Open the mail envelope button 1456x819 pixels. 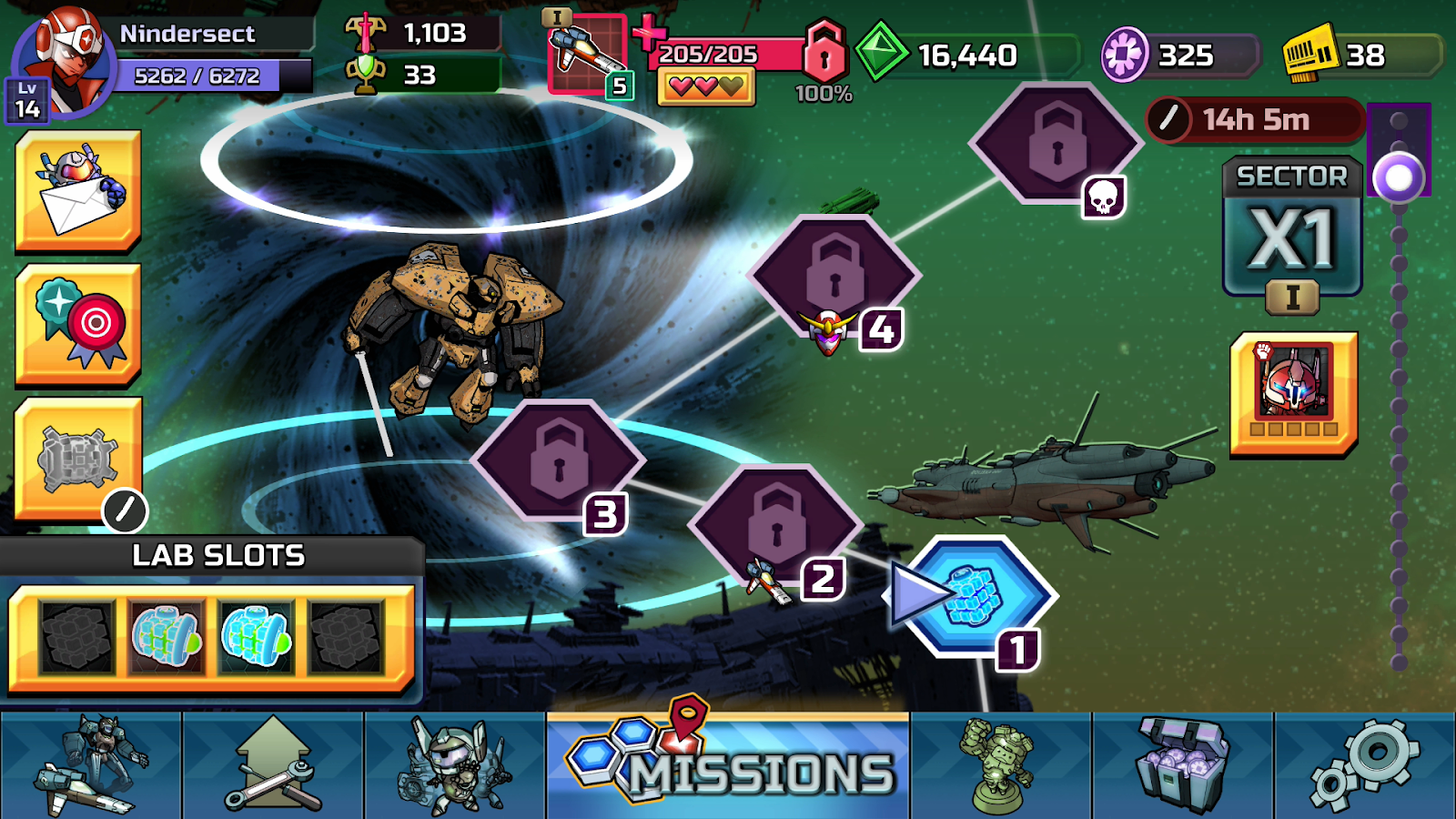78,190
